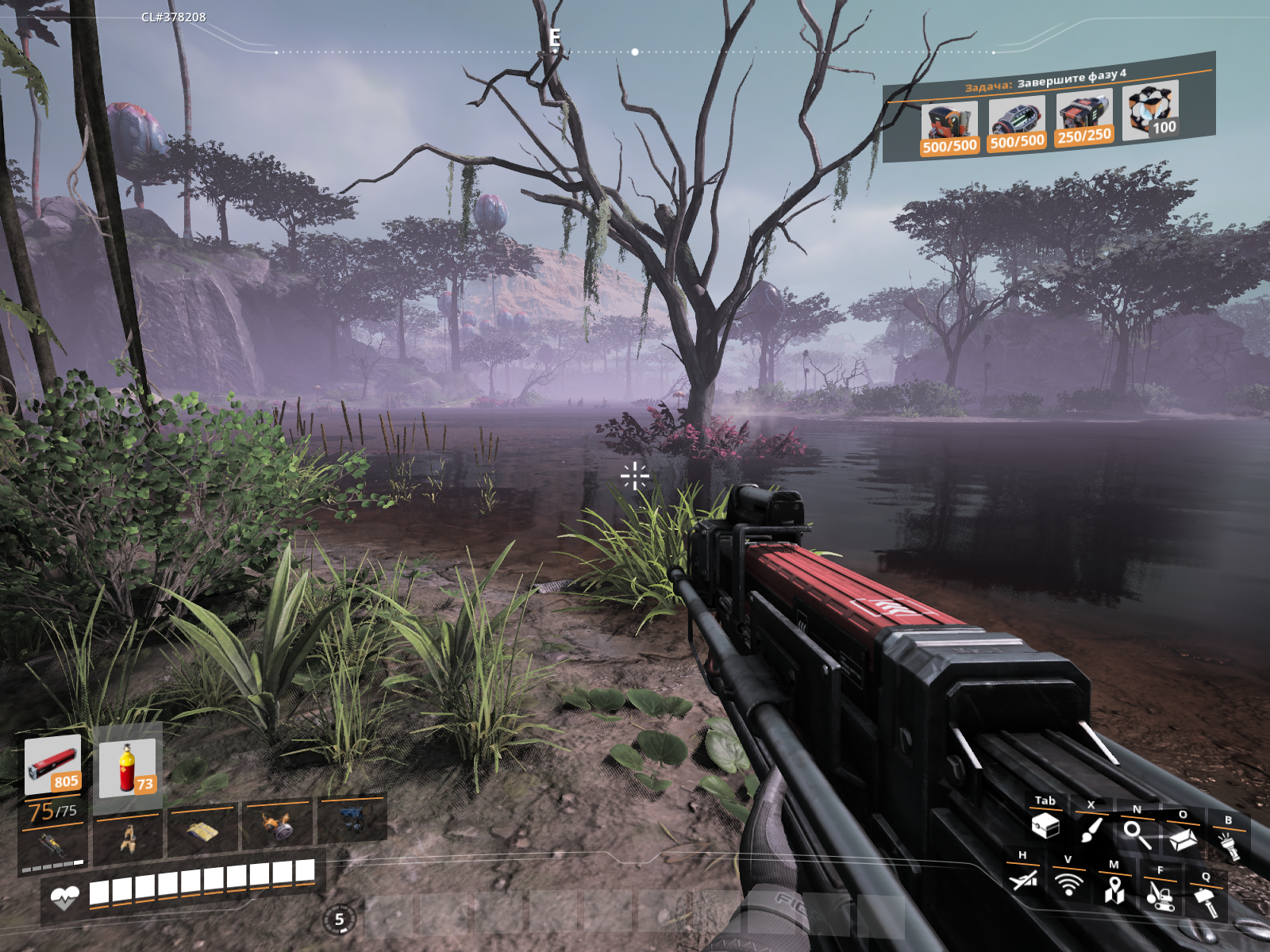Activate the wrecking-ball dismantle mode icon

[x=1160, y=895]
